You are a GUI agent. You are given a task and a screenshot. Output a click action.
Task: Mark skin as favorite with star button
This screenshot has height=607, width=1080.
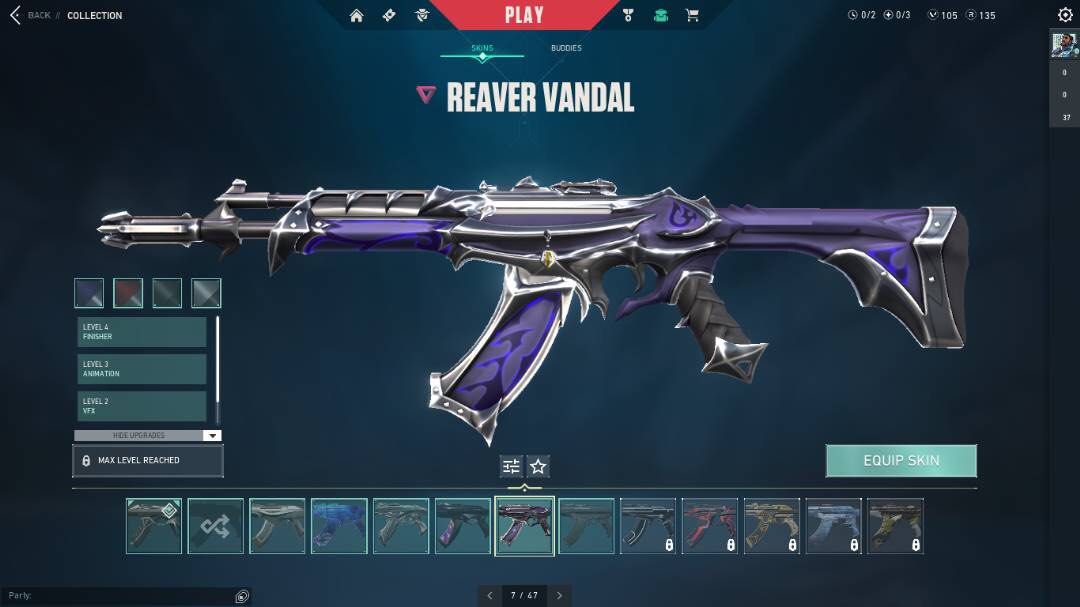(538, 466)
